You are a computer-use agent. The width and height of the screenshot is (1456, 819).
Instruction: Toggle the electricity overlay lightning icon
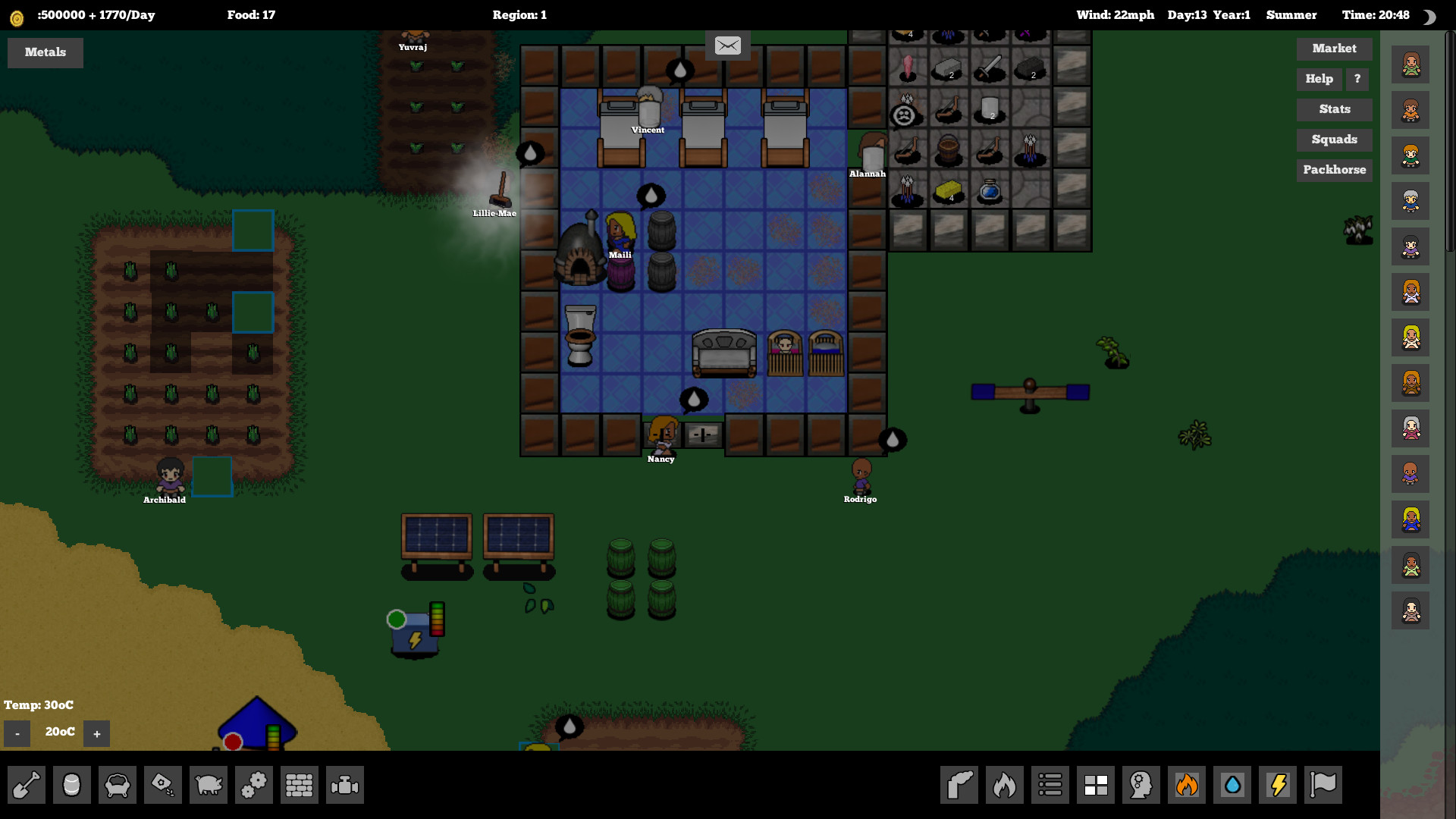click(1277, 785)
